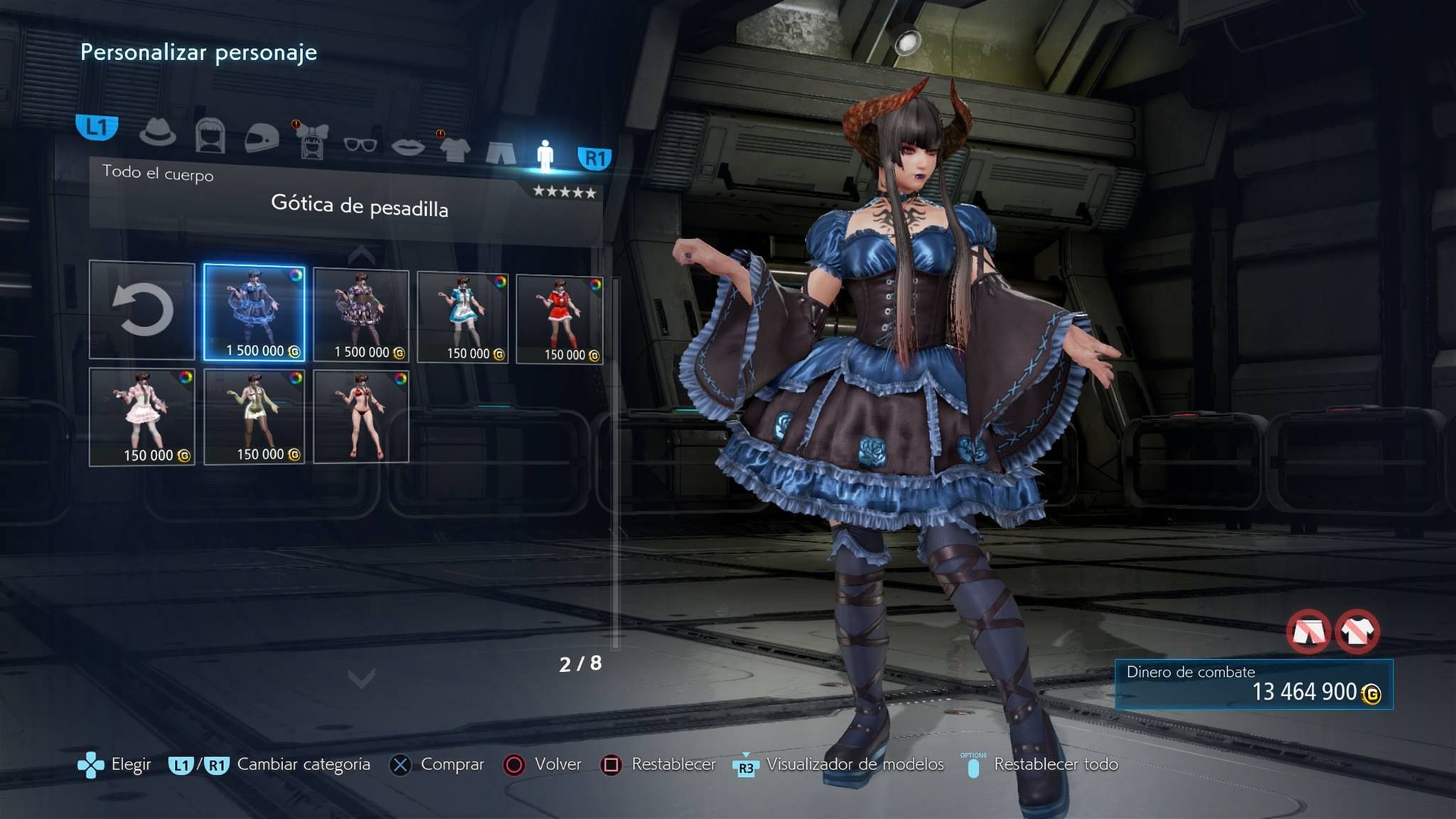The height and width of the screenshot is (819, 1456).
Task: Select the full body category tab
Action: tap(545, 155)
